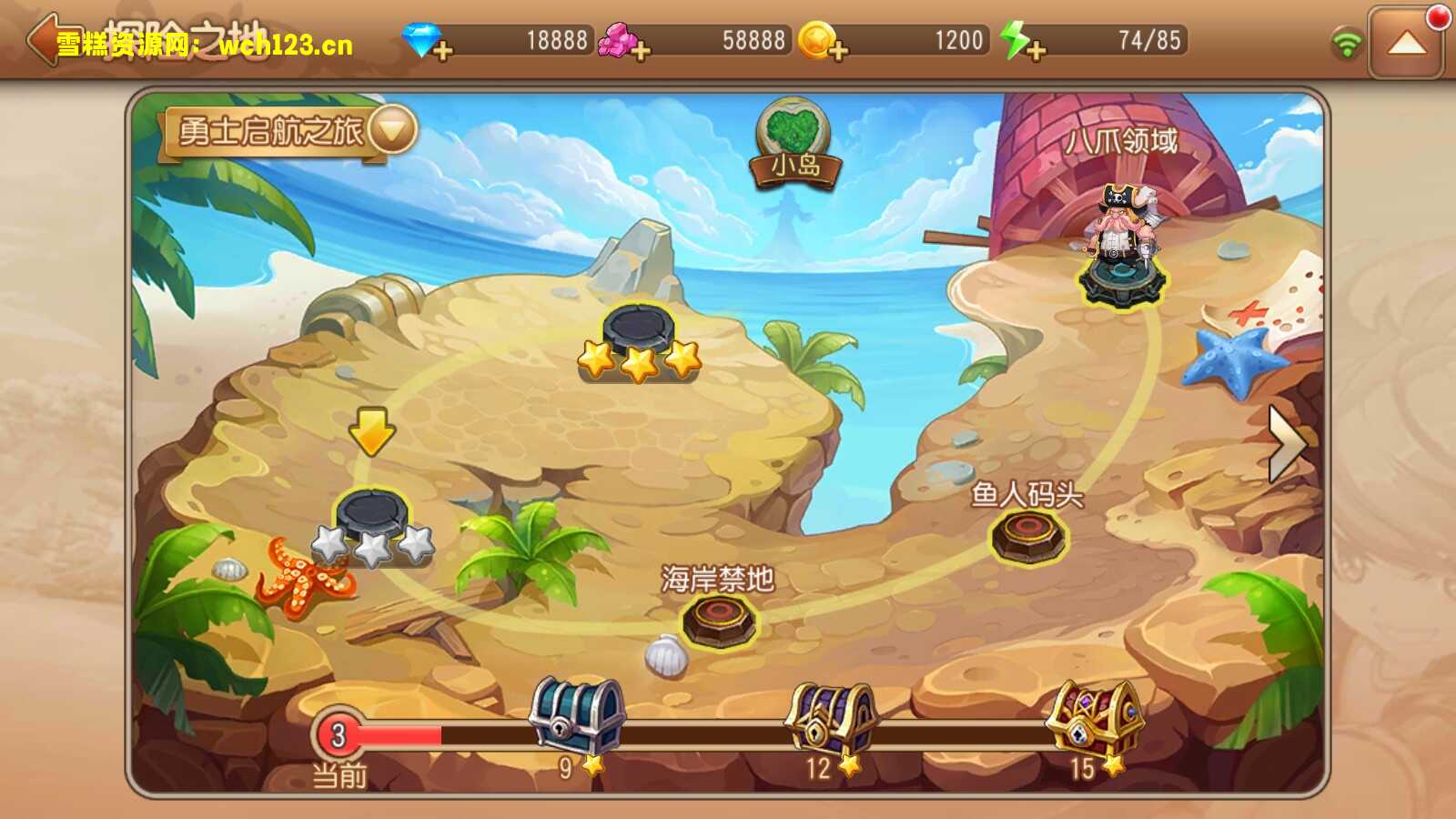Expand the top-right arrow menu button
1456x819 pixels.
(x=1406, y=43)
